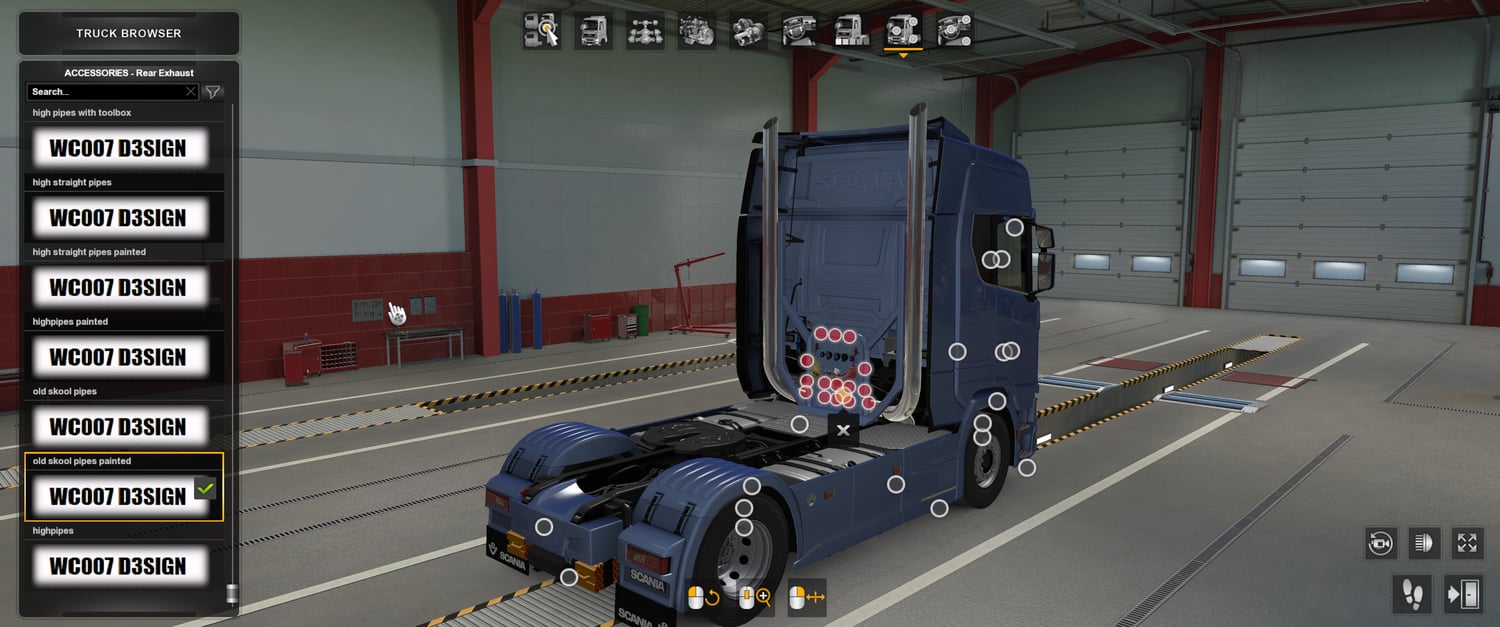Reset the camera with the rotating camera icon
Image resolution: width=1500 pixels, height=627 pixels.
tap(1381, 543)
